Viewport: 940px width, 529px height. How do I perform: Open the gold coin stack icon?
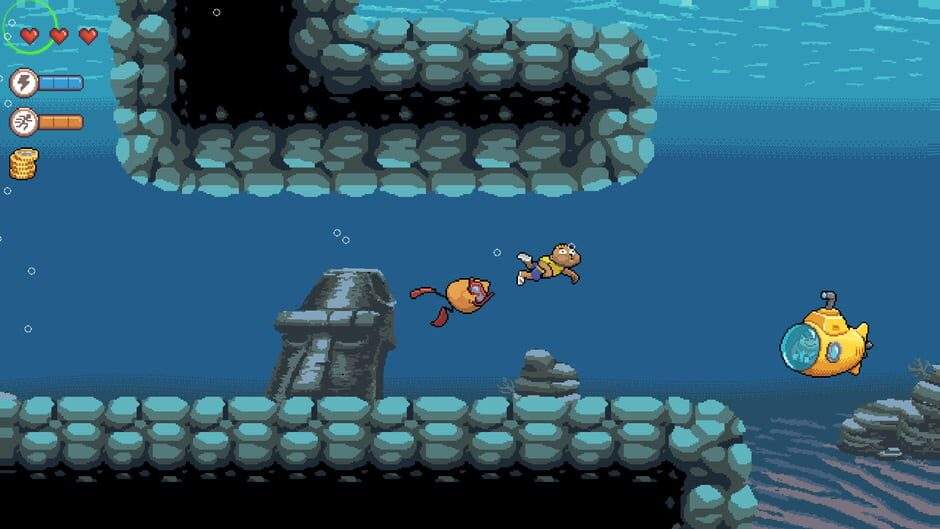(23, 163)
